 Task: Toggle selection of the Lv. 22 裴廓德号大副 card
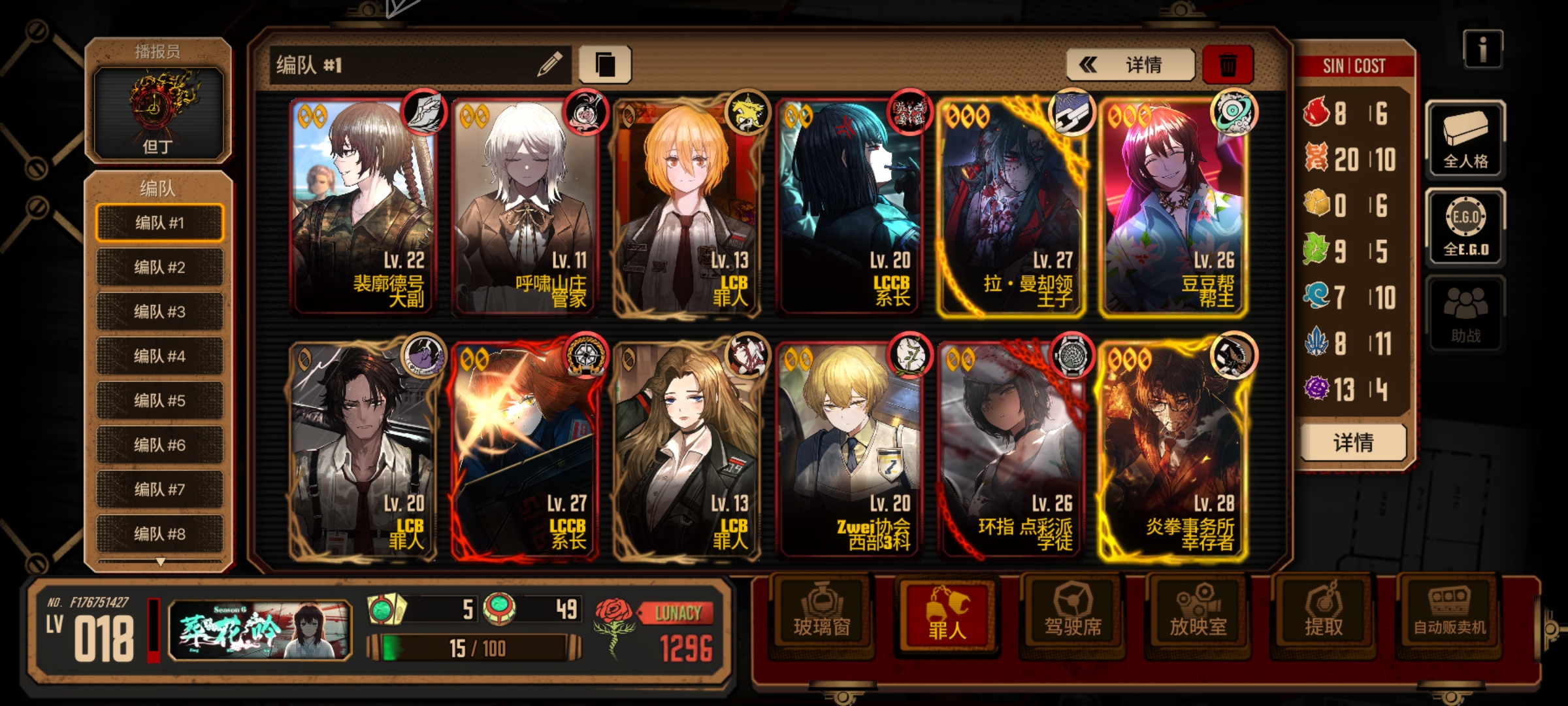coord(363,209)
